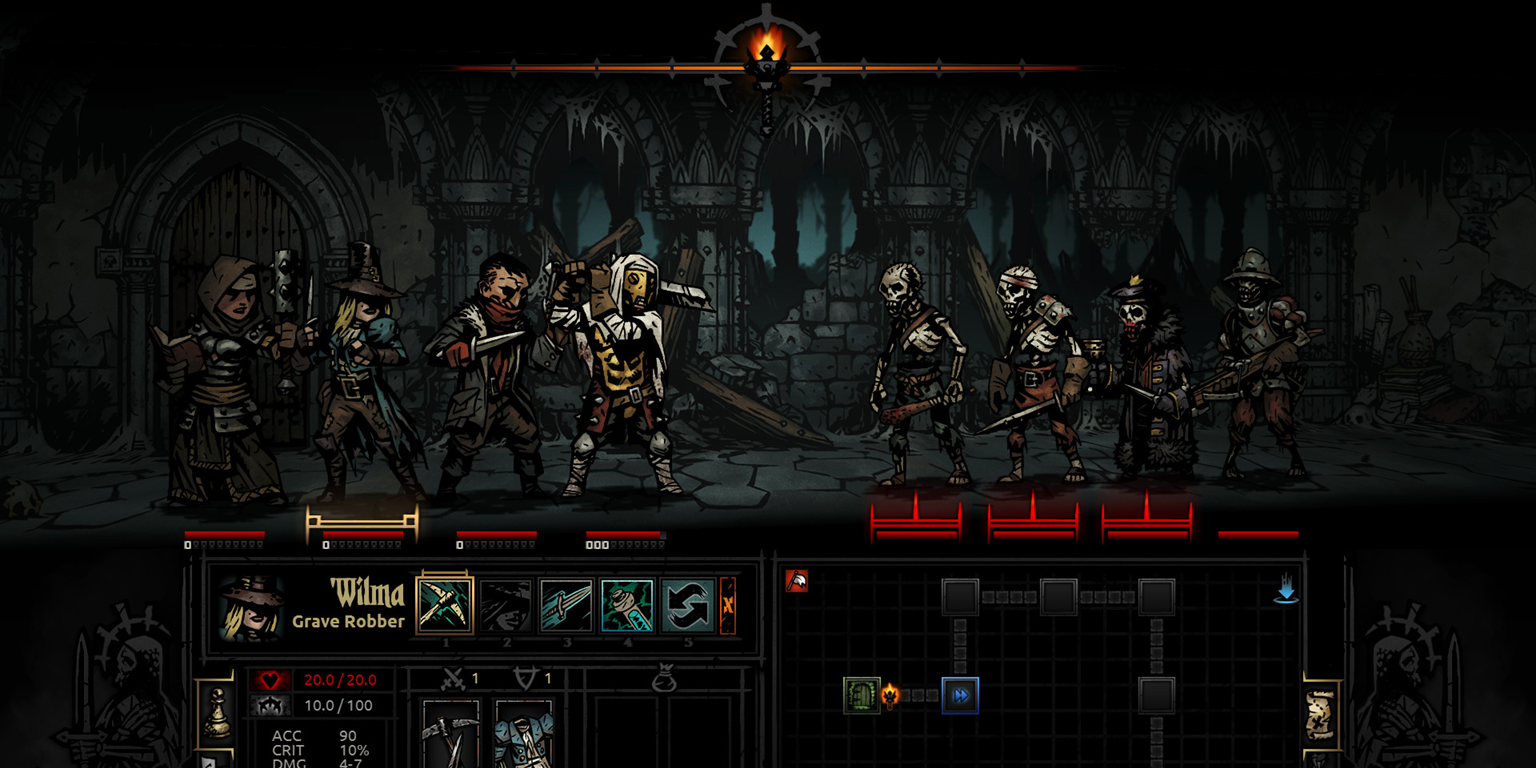1536x768 pixels.
Task: Click the white flag retreat button
Action: (796, 581)
